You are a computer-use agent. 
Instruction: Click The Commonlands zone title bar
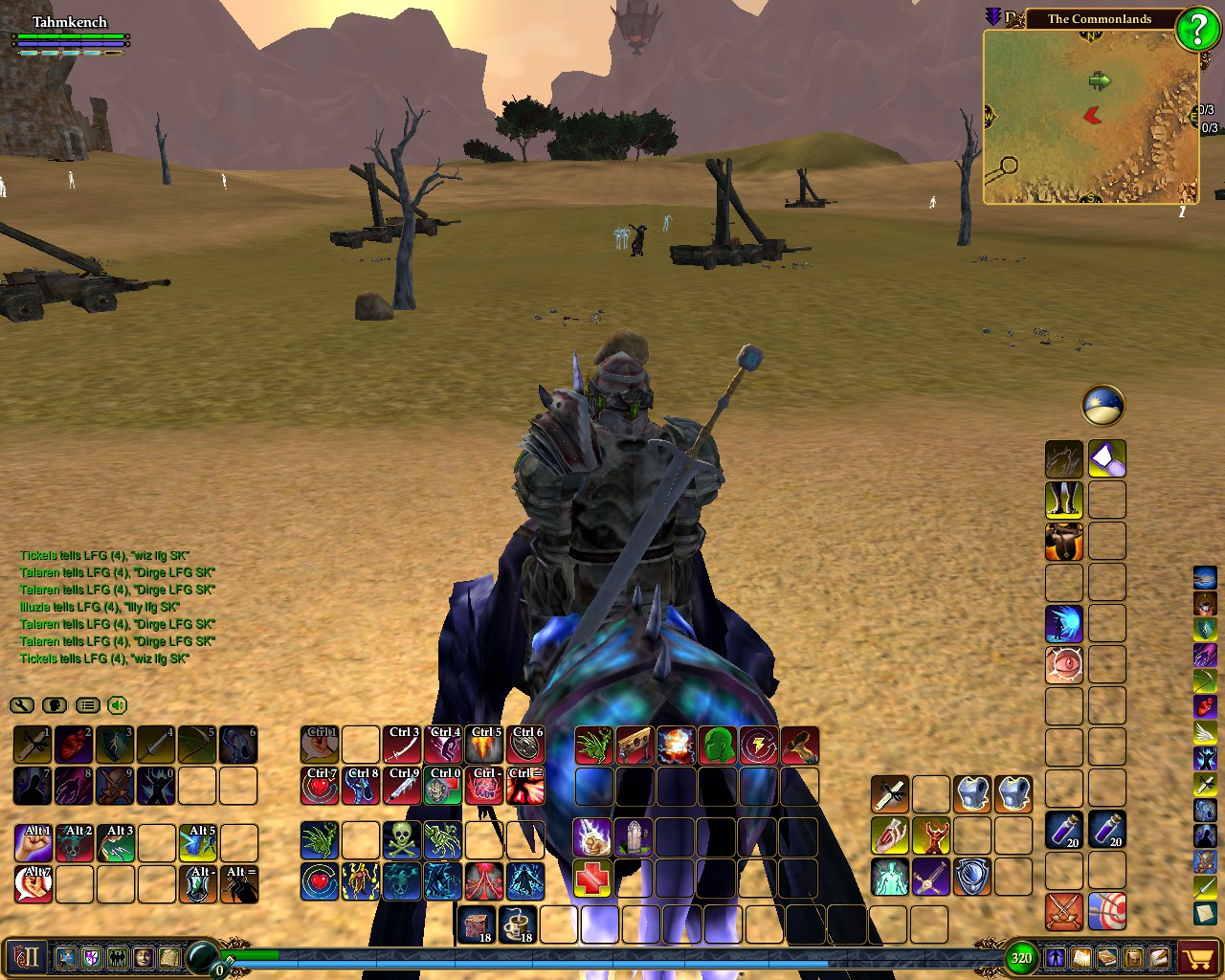point(1101,18)
